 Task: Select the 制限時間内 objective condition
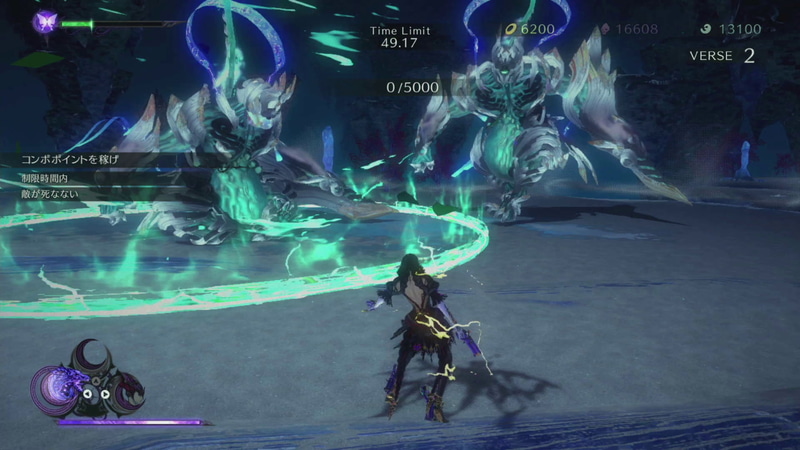pyautogui.click(x=47, y=177)
